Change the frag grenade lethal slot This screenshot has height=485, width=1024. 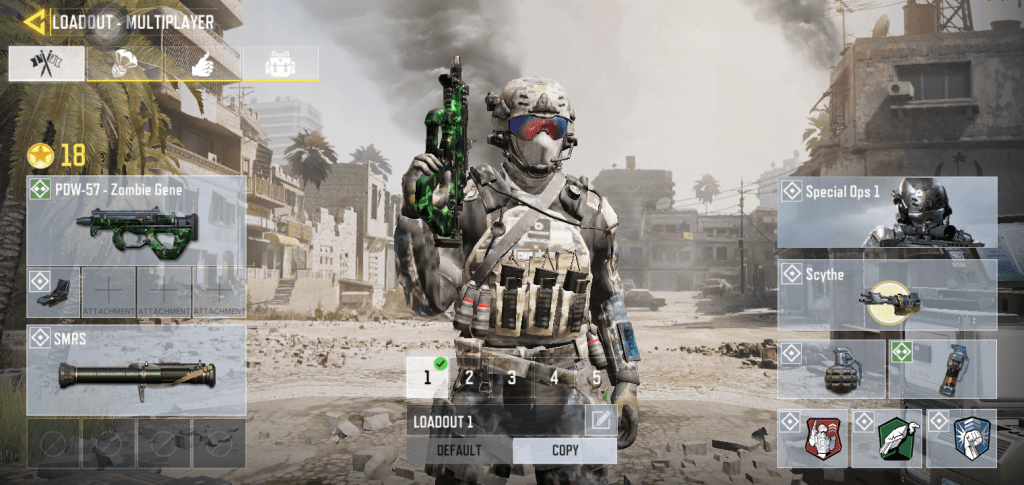(x=831, y=370)
